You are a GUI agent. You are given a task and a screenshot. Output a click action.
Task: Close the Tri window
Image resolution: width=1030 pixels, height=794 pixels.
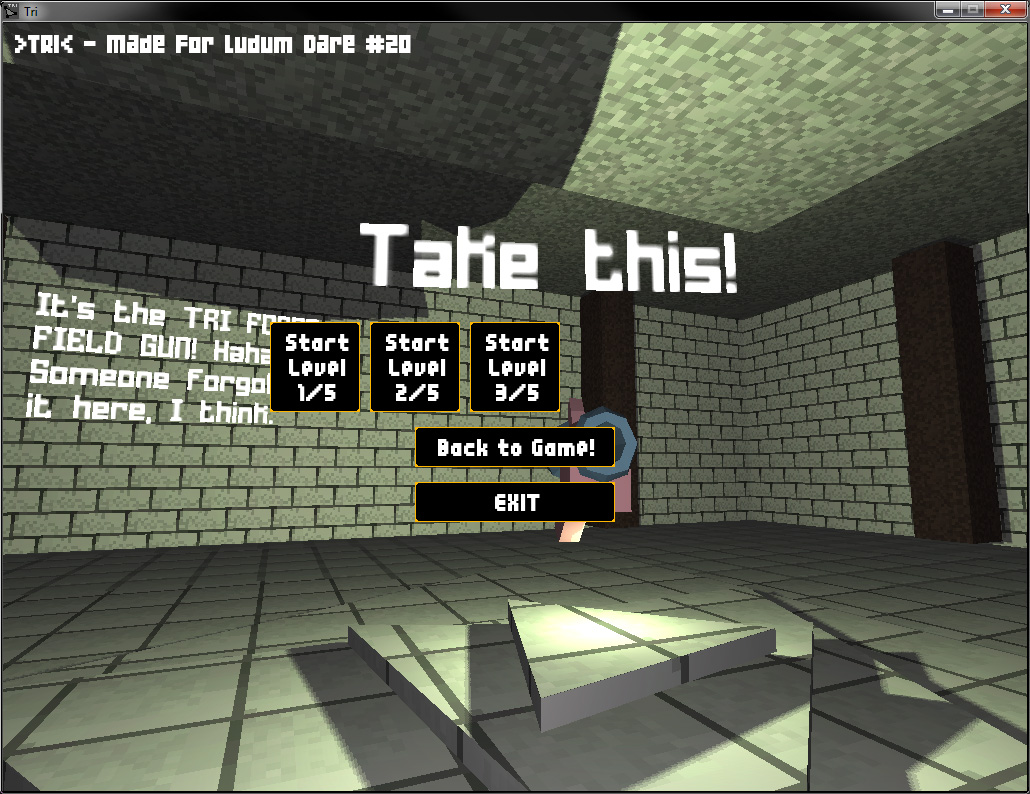pyautogui.click(x=1003, y=9)
